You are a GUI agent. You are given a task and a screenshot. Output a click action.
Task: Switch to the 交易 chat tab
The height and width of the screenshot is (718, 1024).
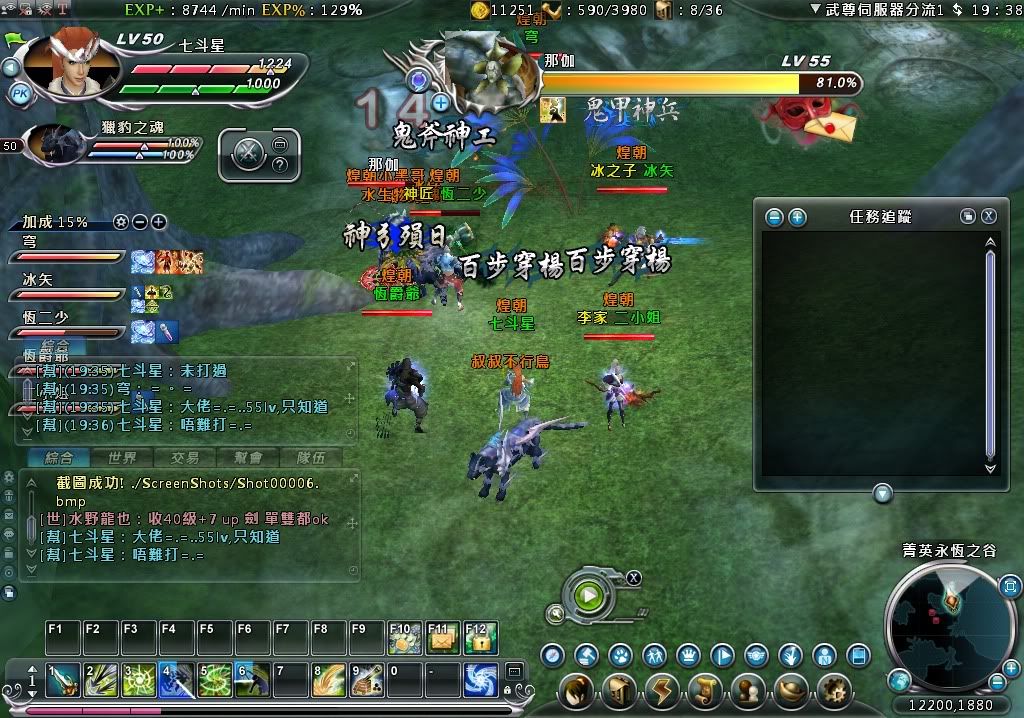(184, 457)
